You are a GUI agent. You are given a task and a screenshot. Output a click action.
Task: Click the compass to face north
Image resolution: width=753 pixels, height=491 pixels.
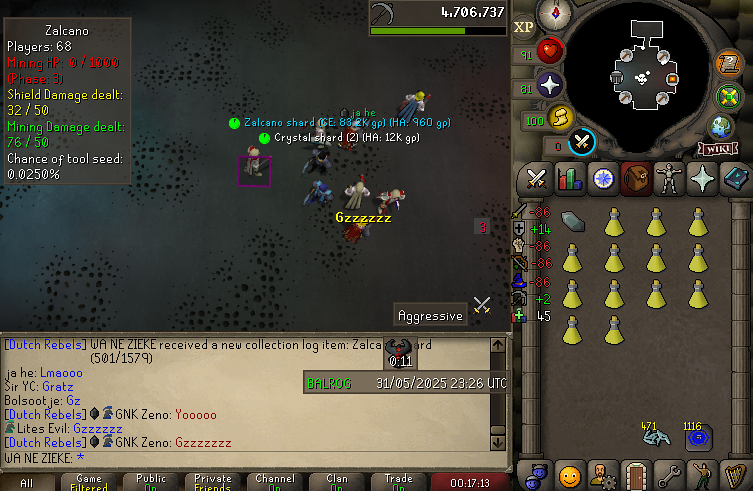coord(554,14)
